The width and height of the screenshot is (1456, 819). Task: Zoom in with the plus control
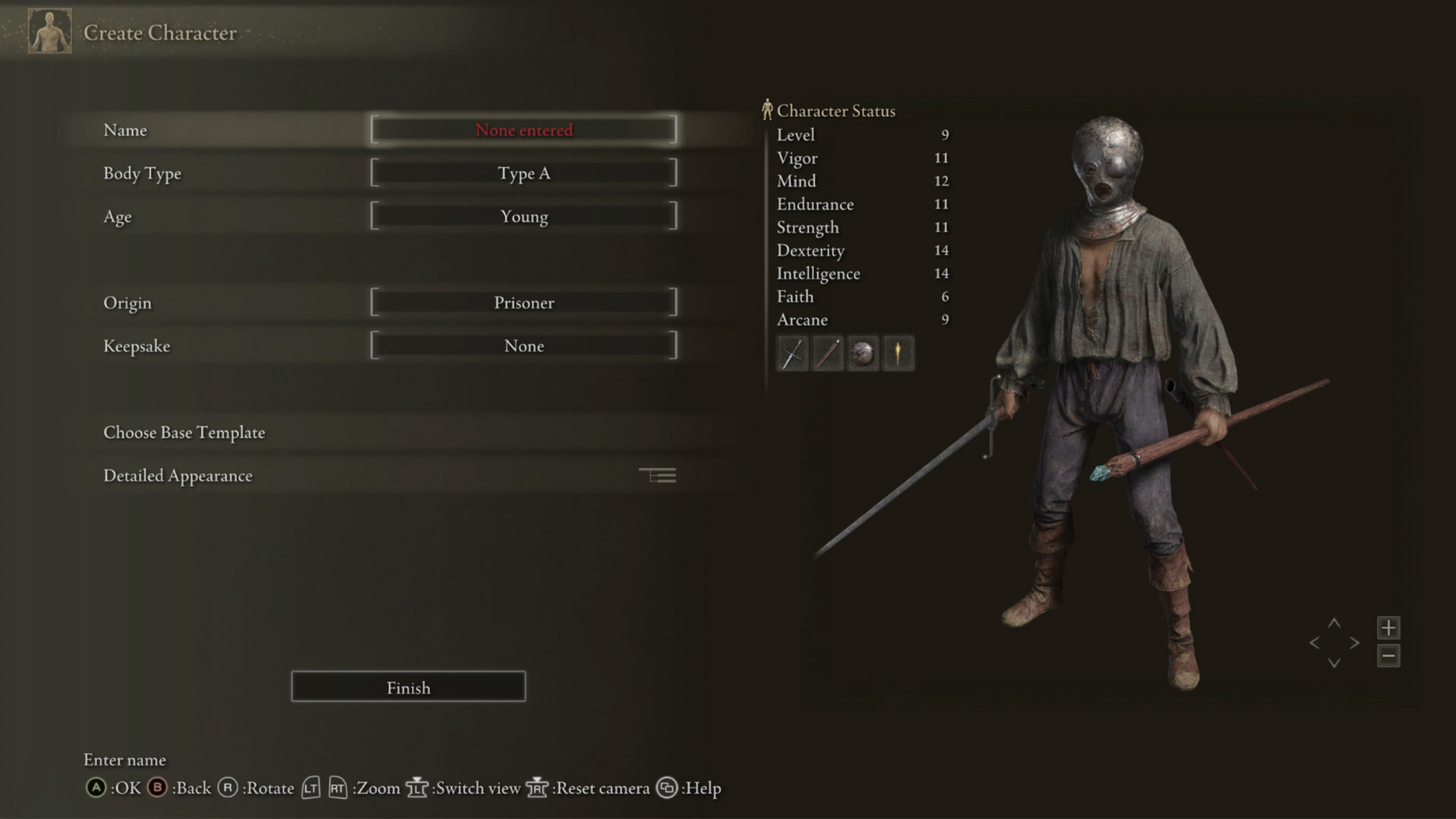coord(1389,627)
